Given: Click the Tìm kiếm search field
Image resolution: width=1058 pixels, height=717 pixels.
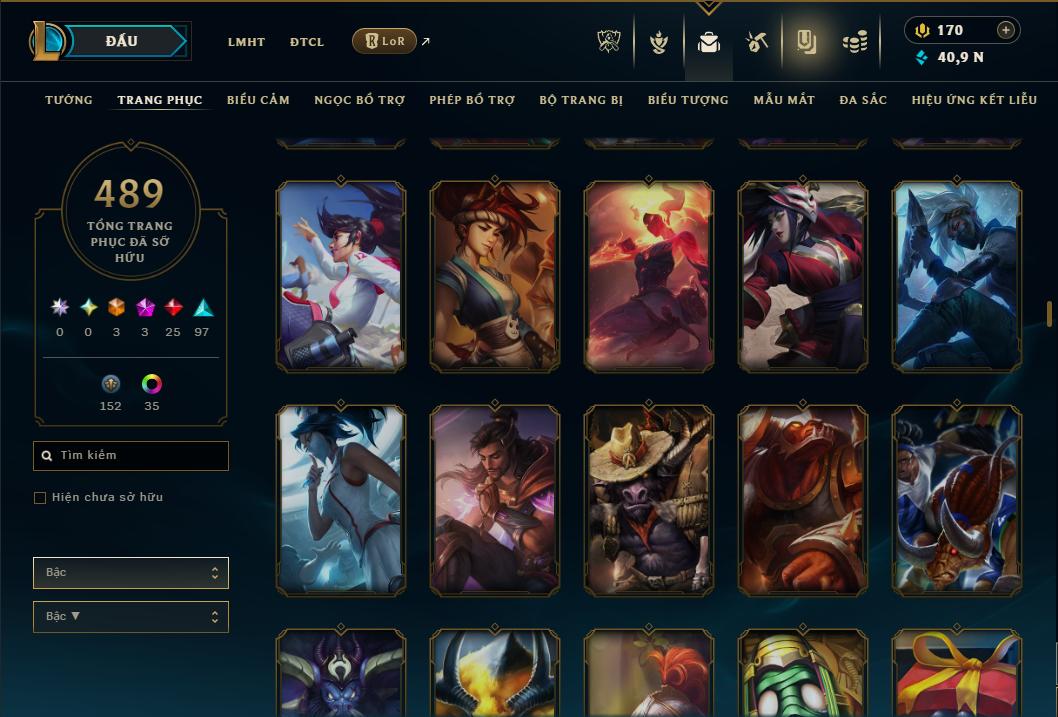Looking at the screenshot, I should pos(131,456).
